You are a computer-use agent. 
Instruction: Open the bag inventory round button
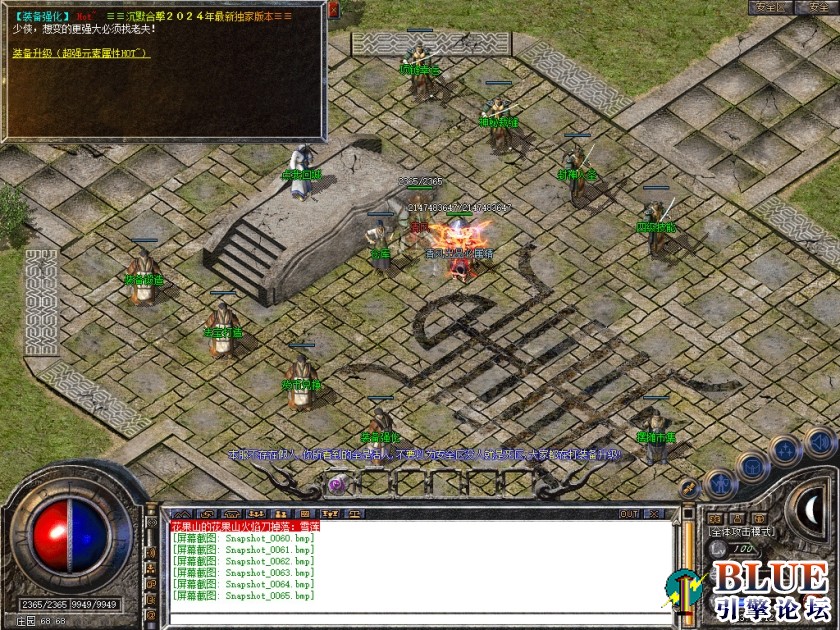(x=752, y=467)
